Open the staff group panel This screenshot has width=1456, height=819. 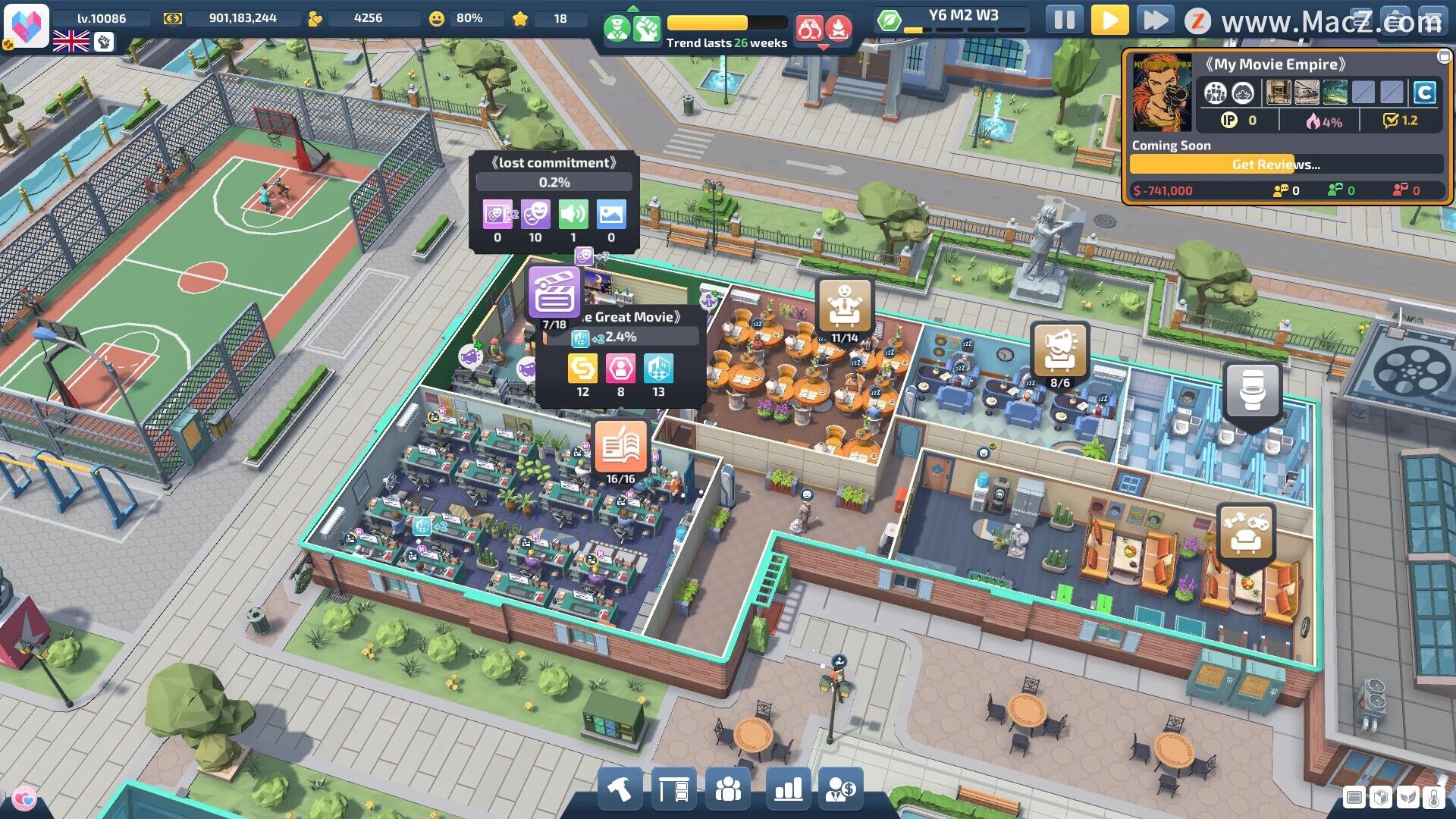tap(728, 790)
